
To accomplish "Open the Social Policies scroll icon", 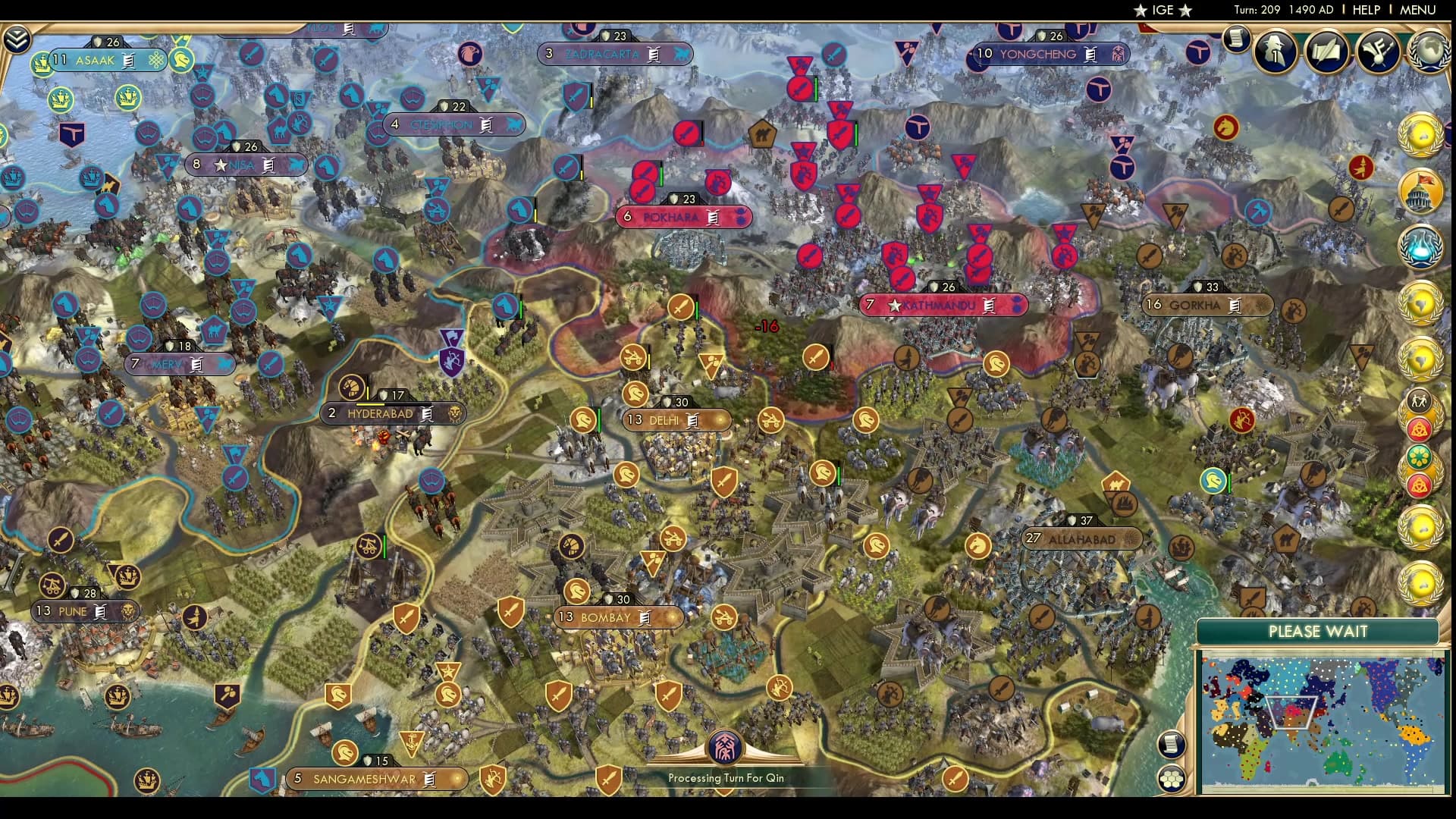I will click(x=1326, y=51).
